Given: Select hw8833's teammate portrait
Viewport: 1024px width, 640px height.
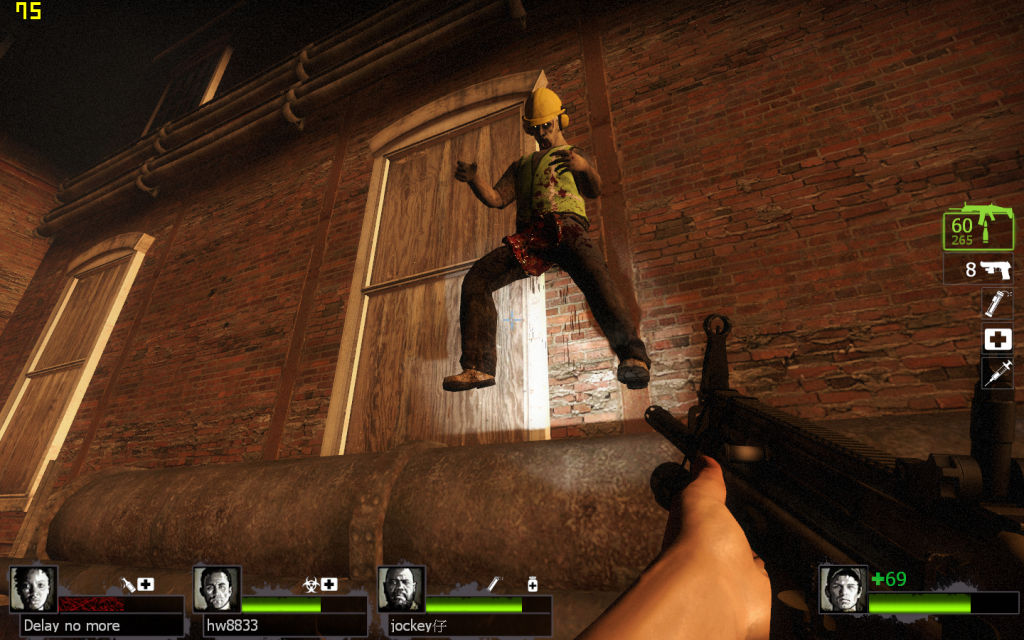Looking at the screenshot, I should click(216, 589).
